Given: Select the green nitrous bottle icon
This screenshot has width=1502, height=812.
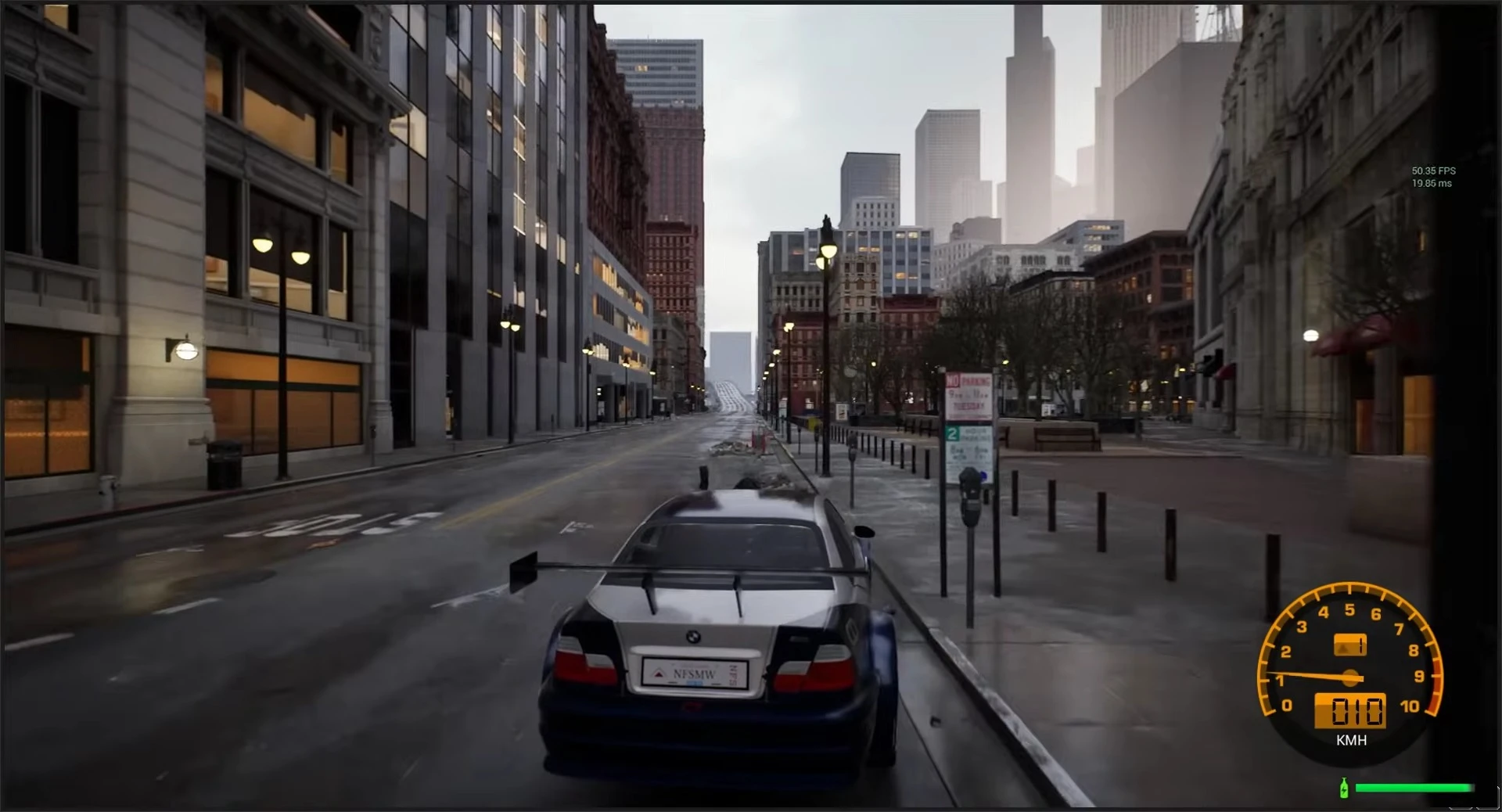Looking at the screenshot, I should point(1345,787).
